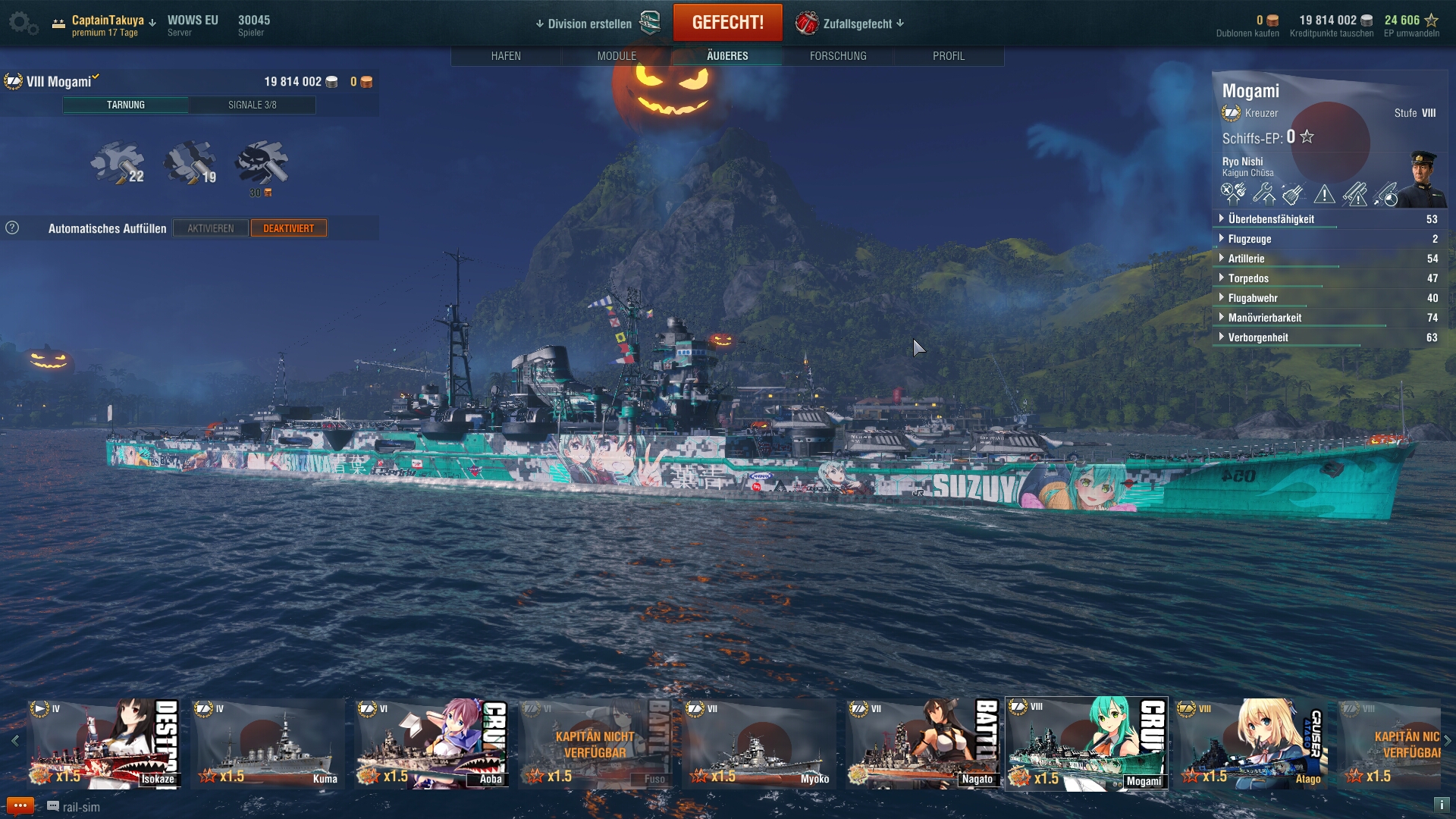1456x819 pixels.
Task: Pick the Isokaze destroyer from carousel
Action: click(104, 743)
